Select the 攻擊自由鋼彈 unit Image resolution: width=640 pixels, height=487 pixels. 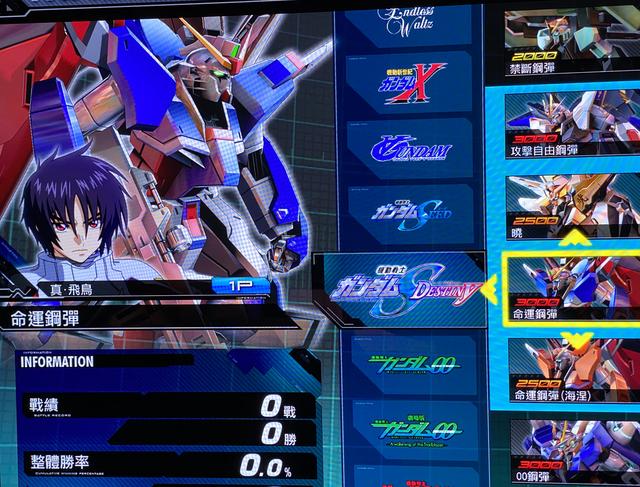click(x=570, y=125)
